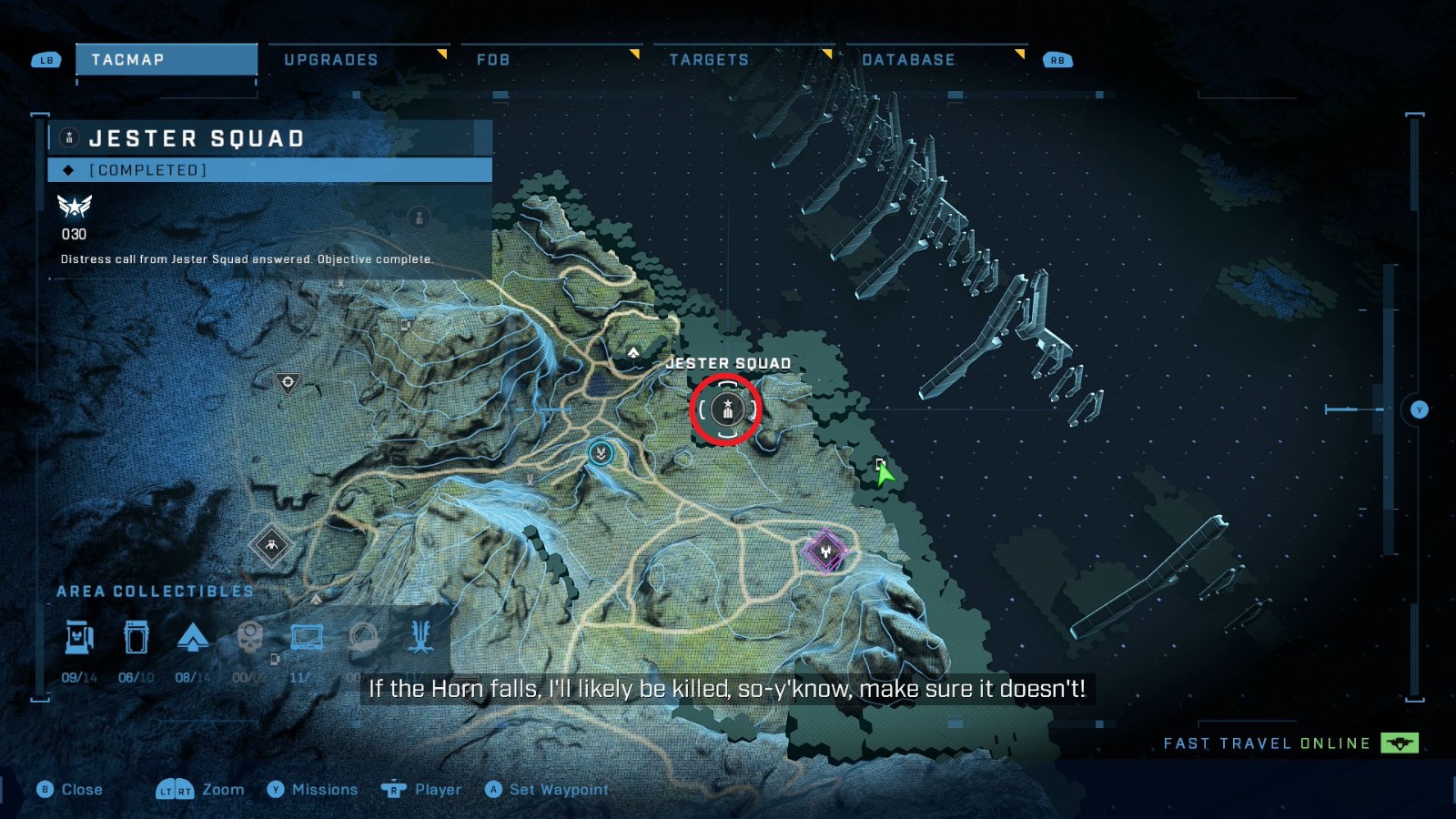Image resolution: width=1456 pixels, height=819 pixels.
Task: Open Missions from the bottom bar
Action: [324, 790]
